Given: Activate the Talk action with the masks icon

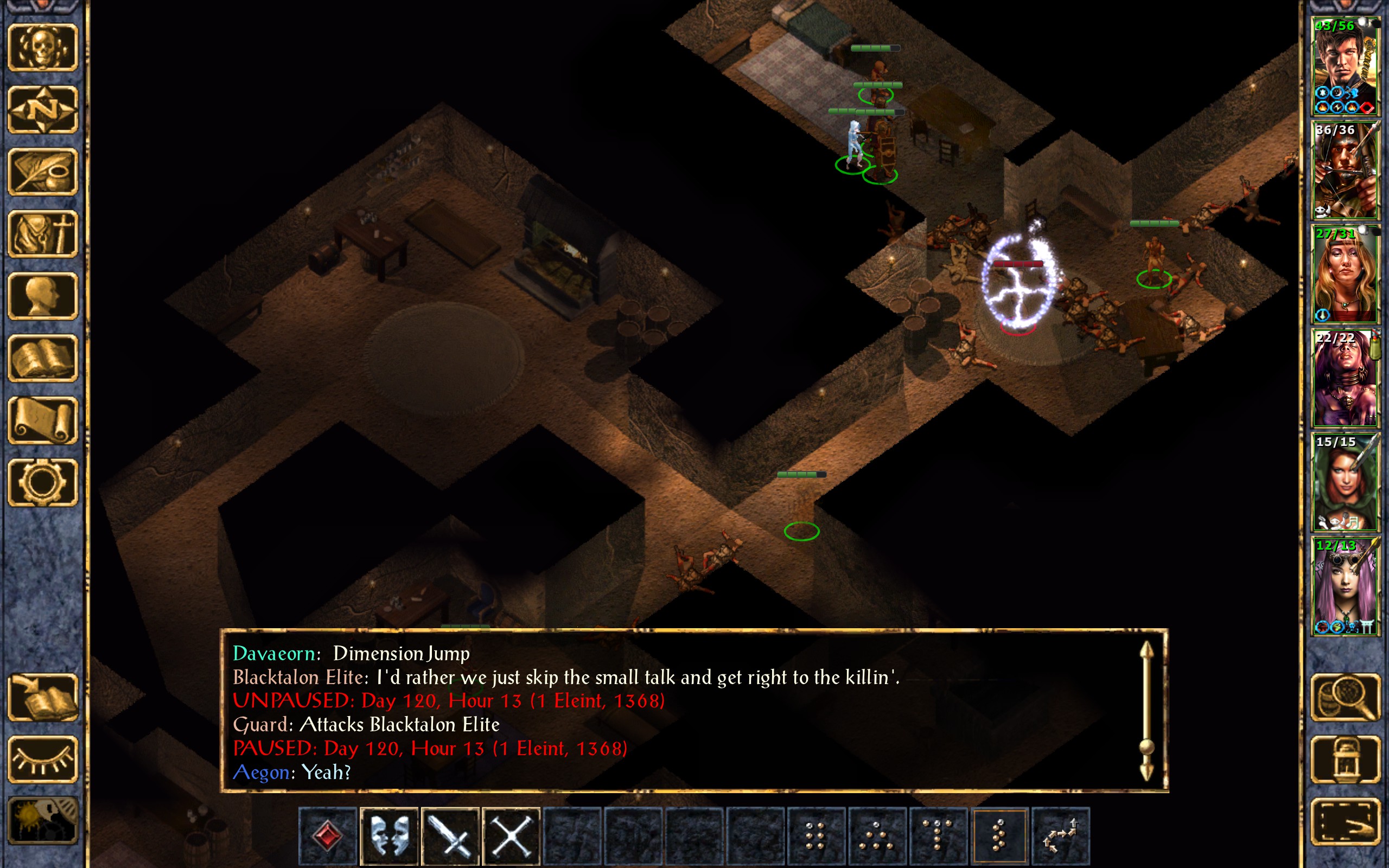Looking at the screenshot, I should click(x=389, y=836).
